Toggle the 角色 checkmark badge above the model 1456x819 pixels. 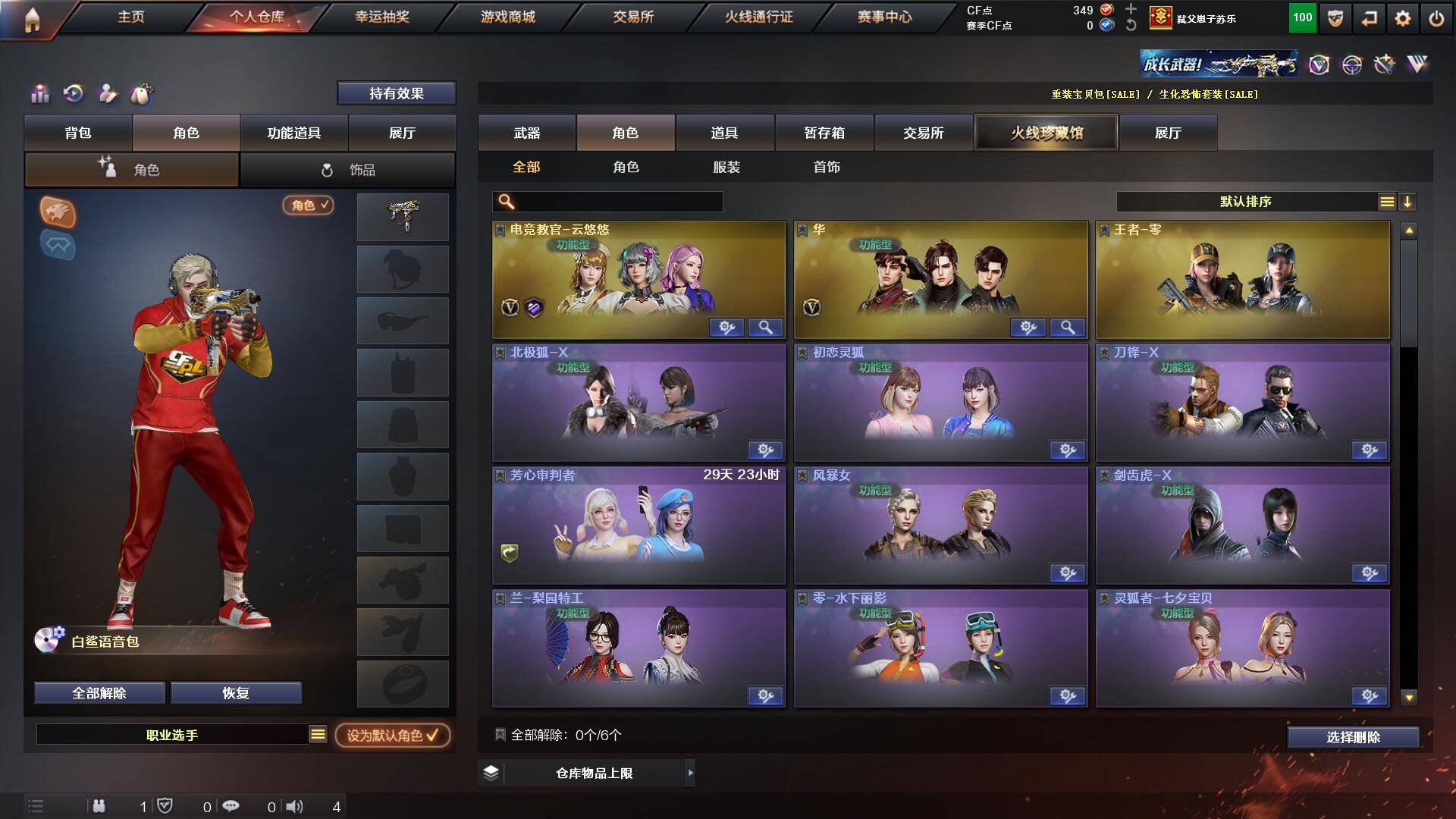click(306, 206)
